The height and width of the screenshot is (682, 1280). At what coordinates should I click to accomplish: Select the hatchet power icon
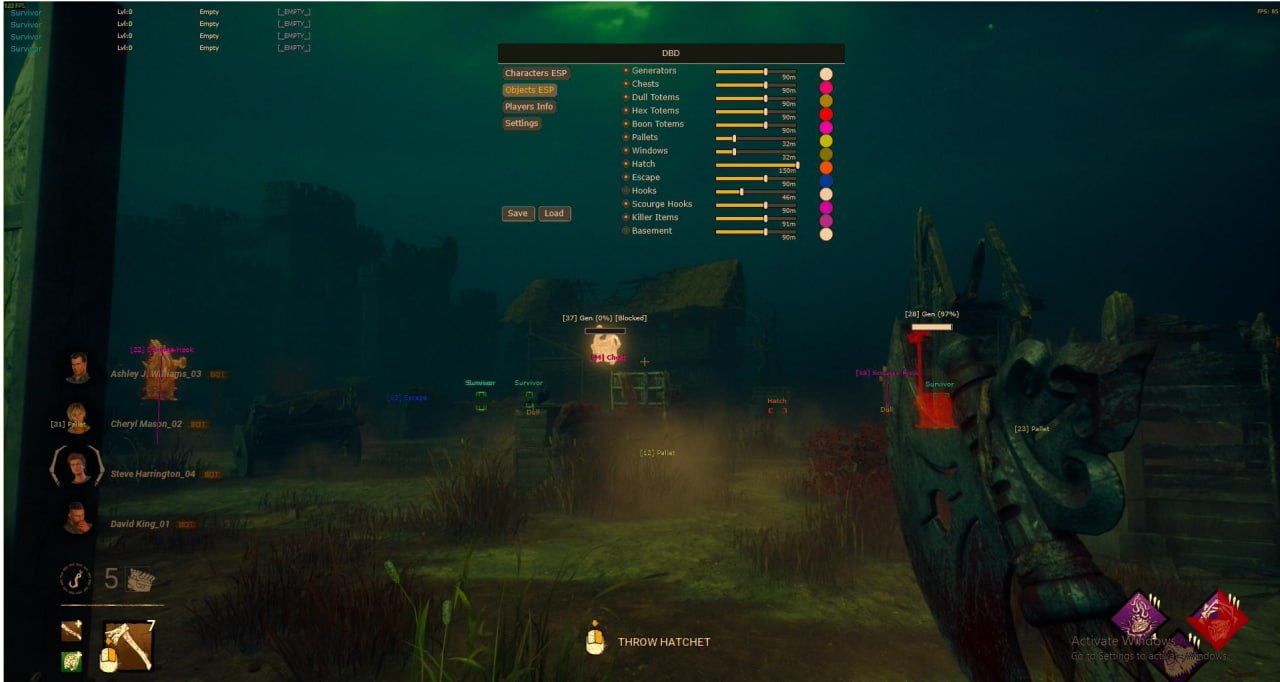[128, 646]
